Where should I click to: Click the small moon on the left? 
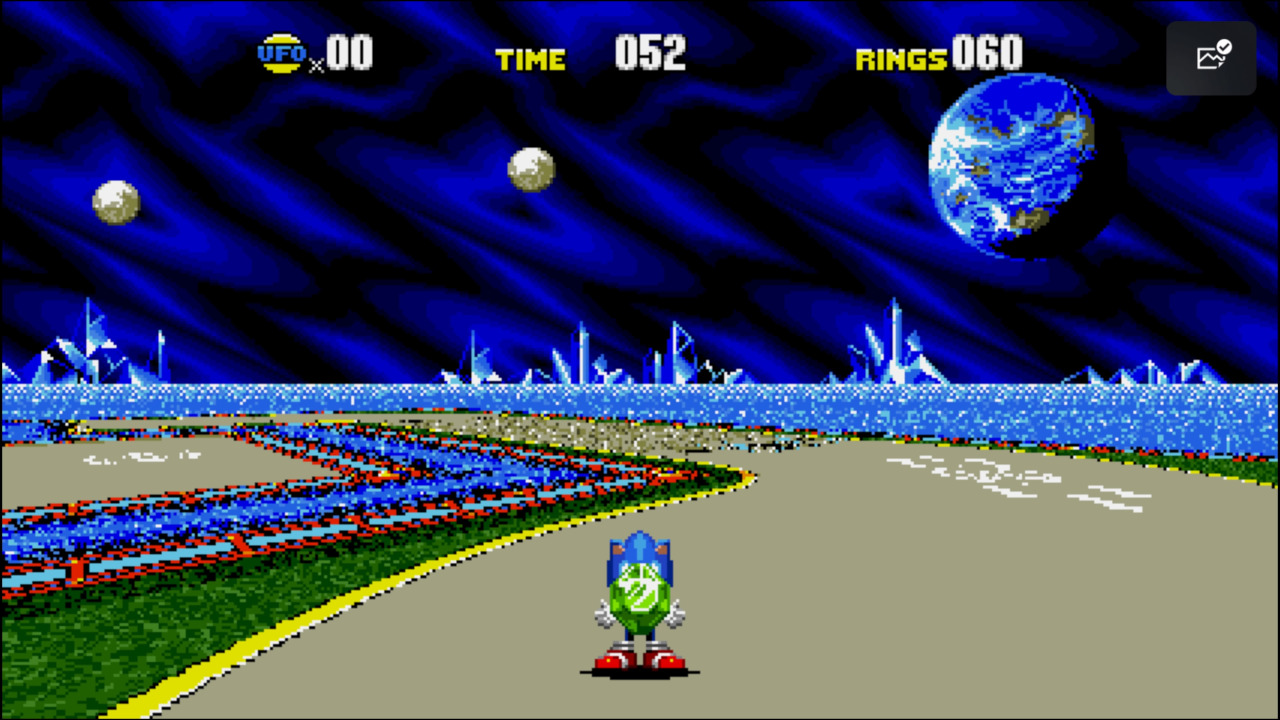tap(114, 201)
